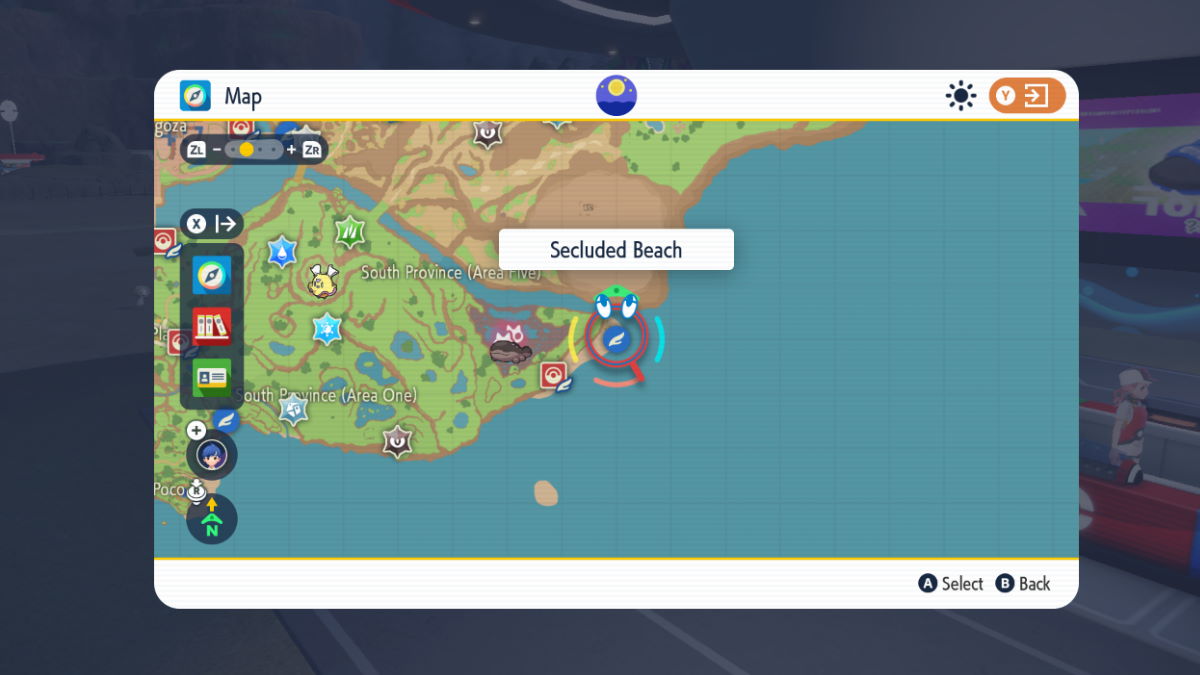Select the blue Water Tera Raid crystal
The width and height of the screenshot is (1200, 675).
[x=283, y=251]
